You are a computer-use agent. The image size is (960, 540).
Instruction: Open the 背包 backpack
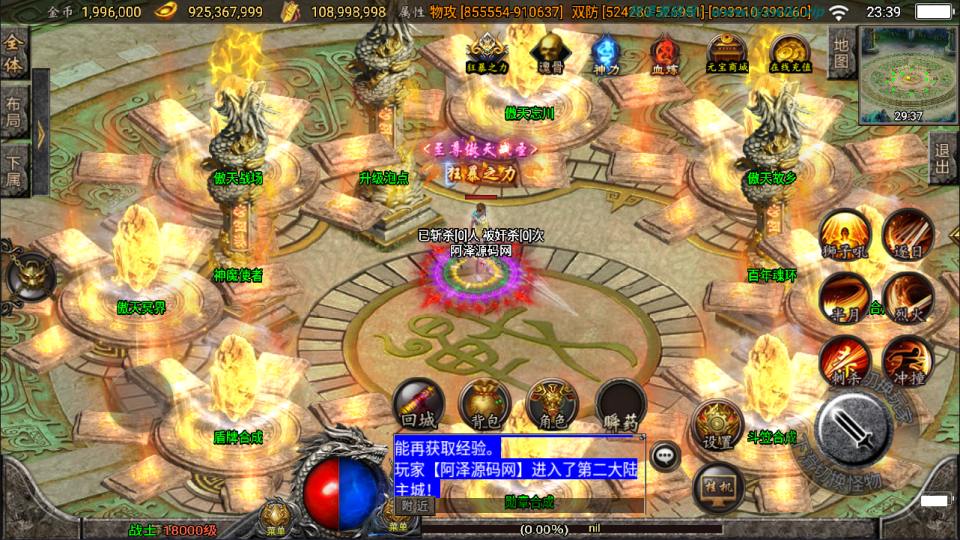(x=485, y=405)
